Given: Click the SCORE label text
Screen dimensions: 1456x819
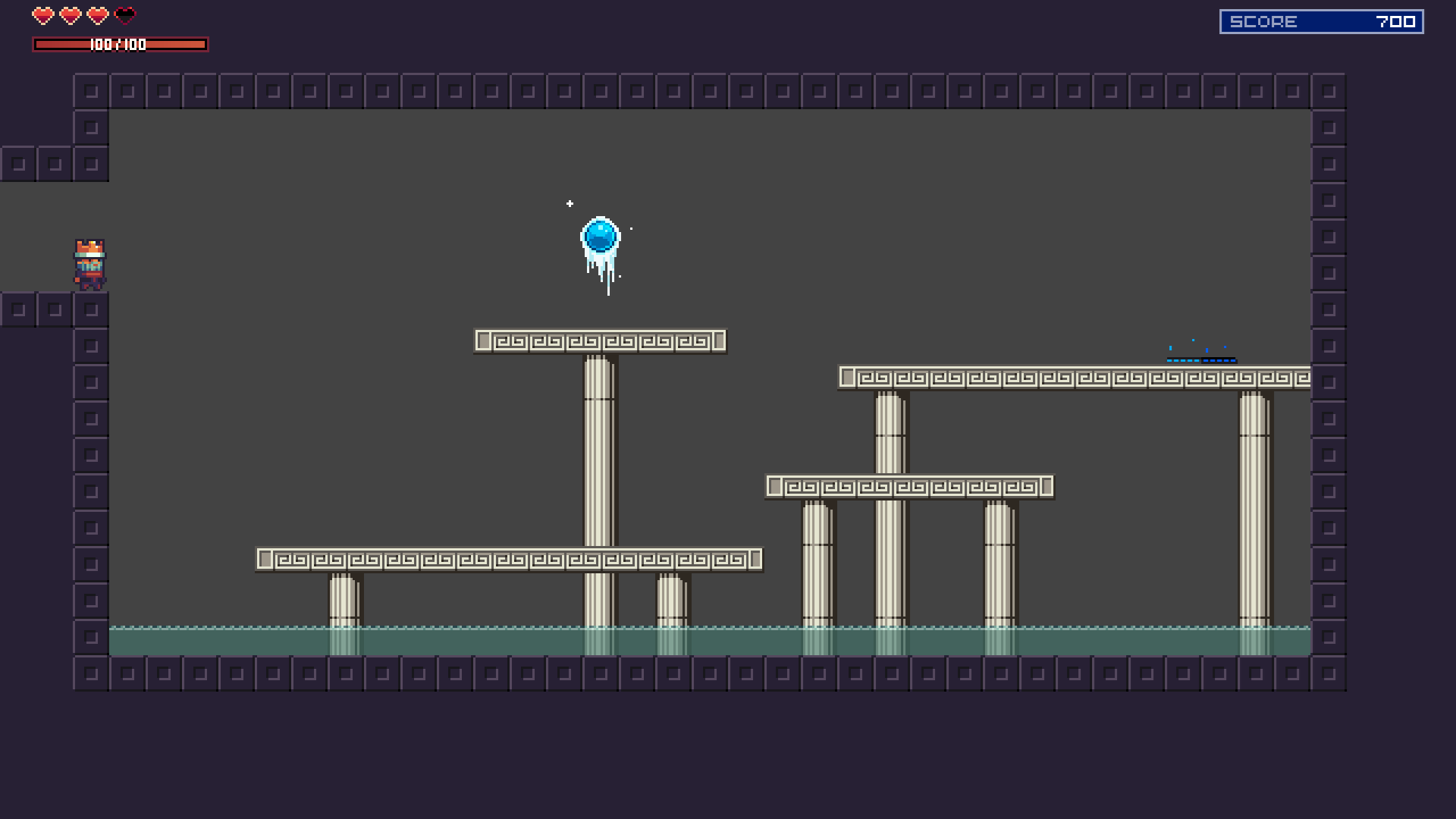Looking at the screenshot, I should [1263, 20].
